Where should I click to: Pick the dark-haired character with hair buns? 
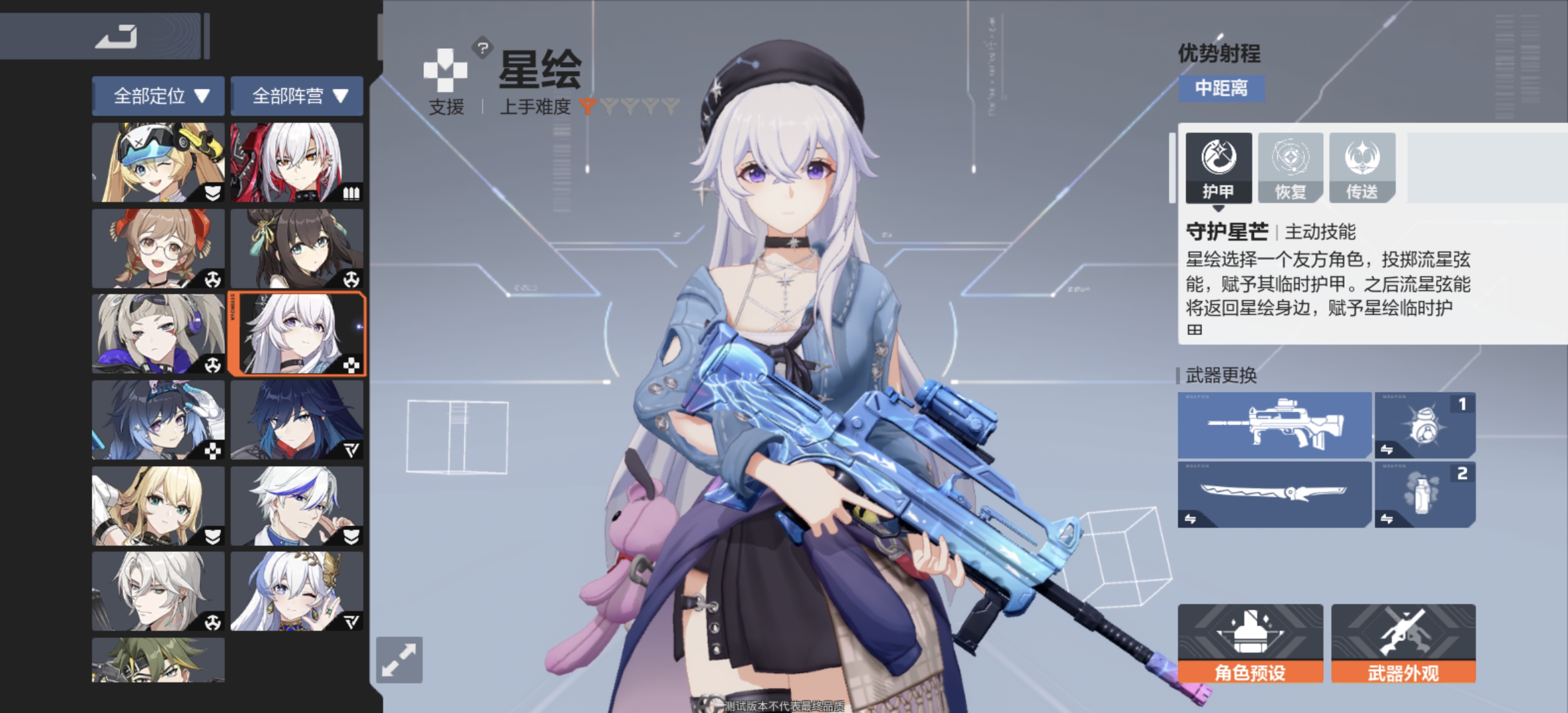[296, 249]
